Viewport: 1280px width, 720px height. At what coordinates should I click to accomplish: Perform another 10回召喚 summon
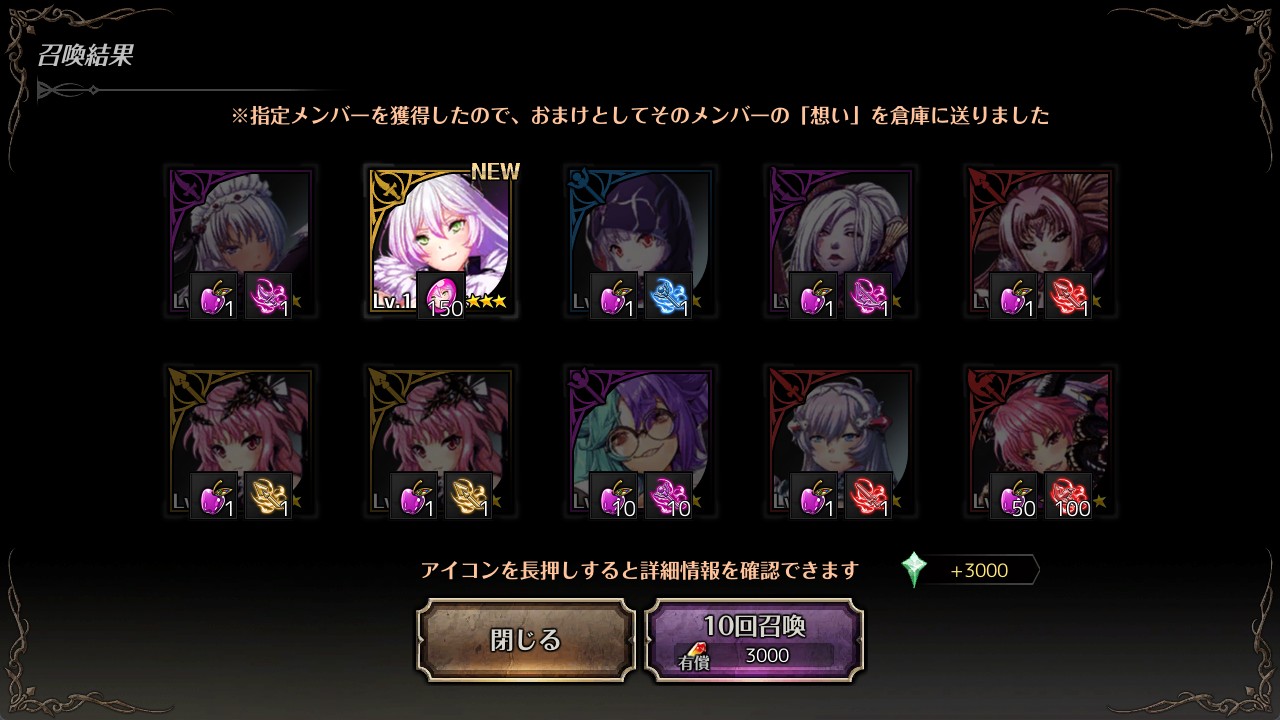click(754, 640)
